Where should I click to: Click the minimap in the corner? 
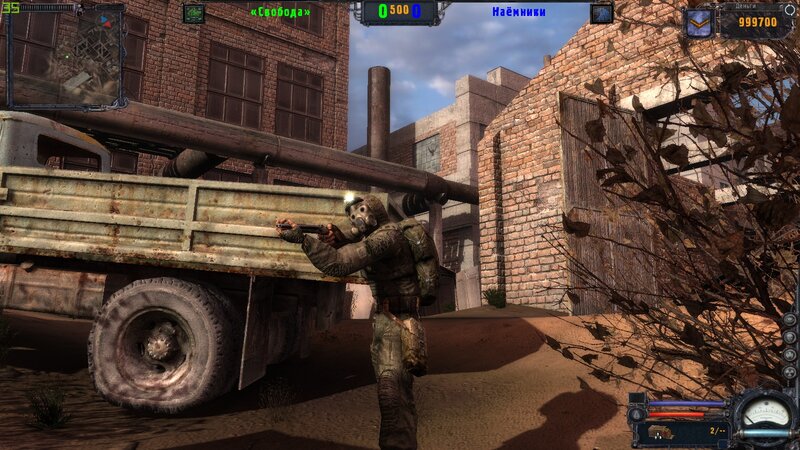pos(65,55)
